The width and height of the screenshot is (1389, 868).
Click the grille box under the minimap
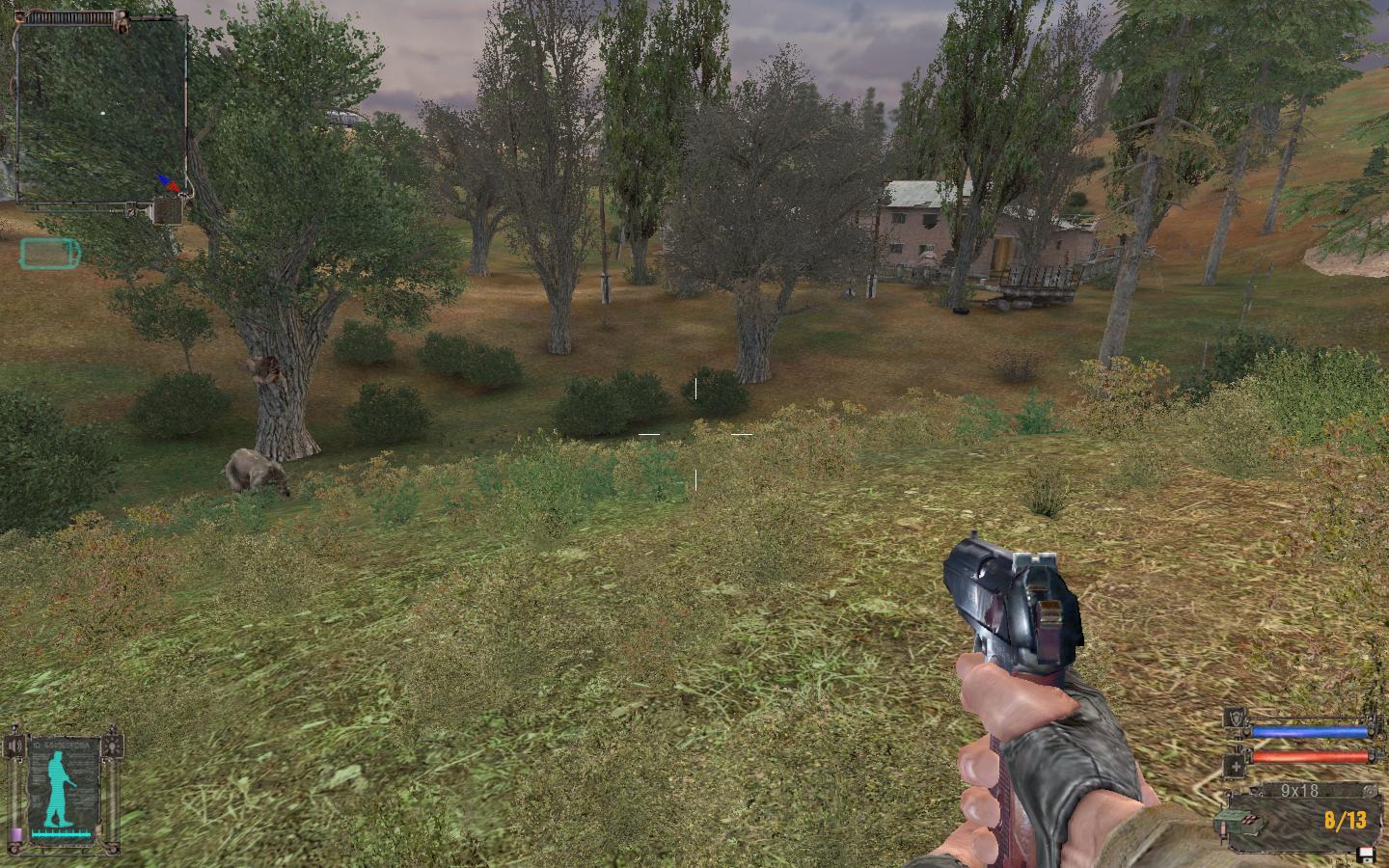pyautogui.click(x=168, y=210)
